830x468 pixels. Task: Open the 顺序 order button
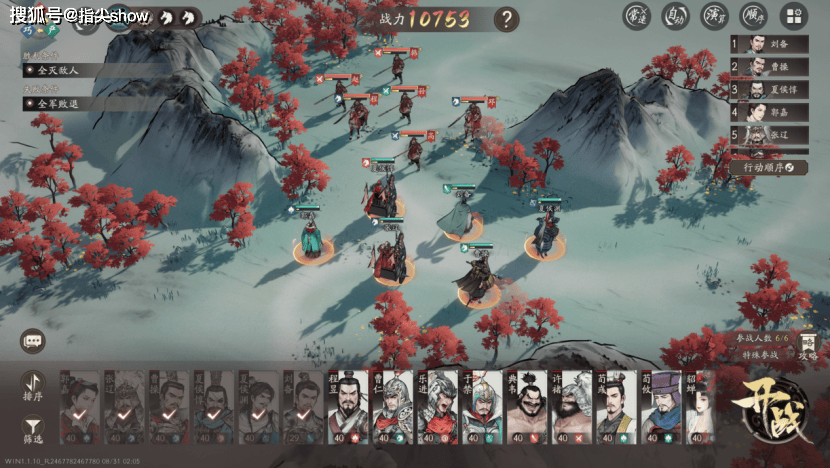tap(754, 16)
